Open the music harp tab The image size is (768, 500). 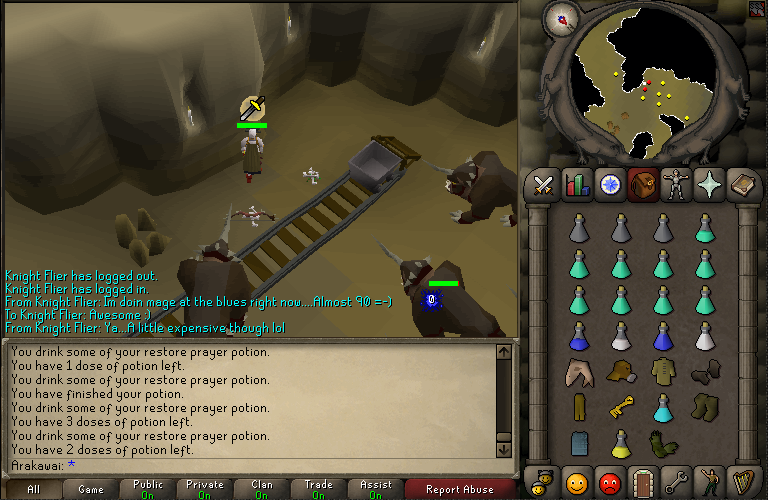744,483
